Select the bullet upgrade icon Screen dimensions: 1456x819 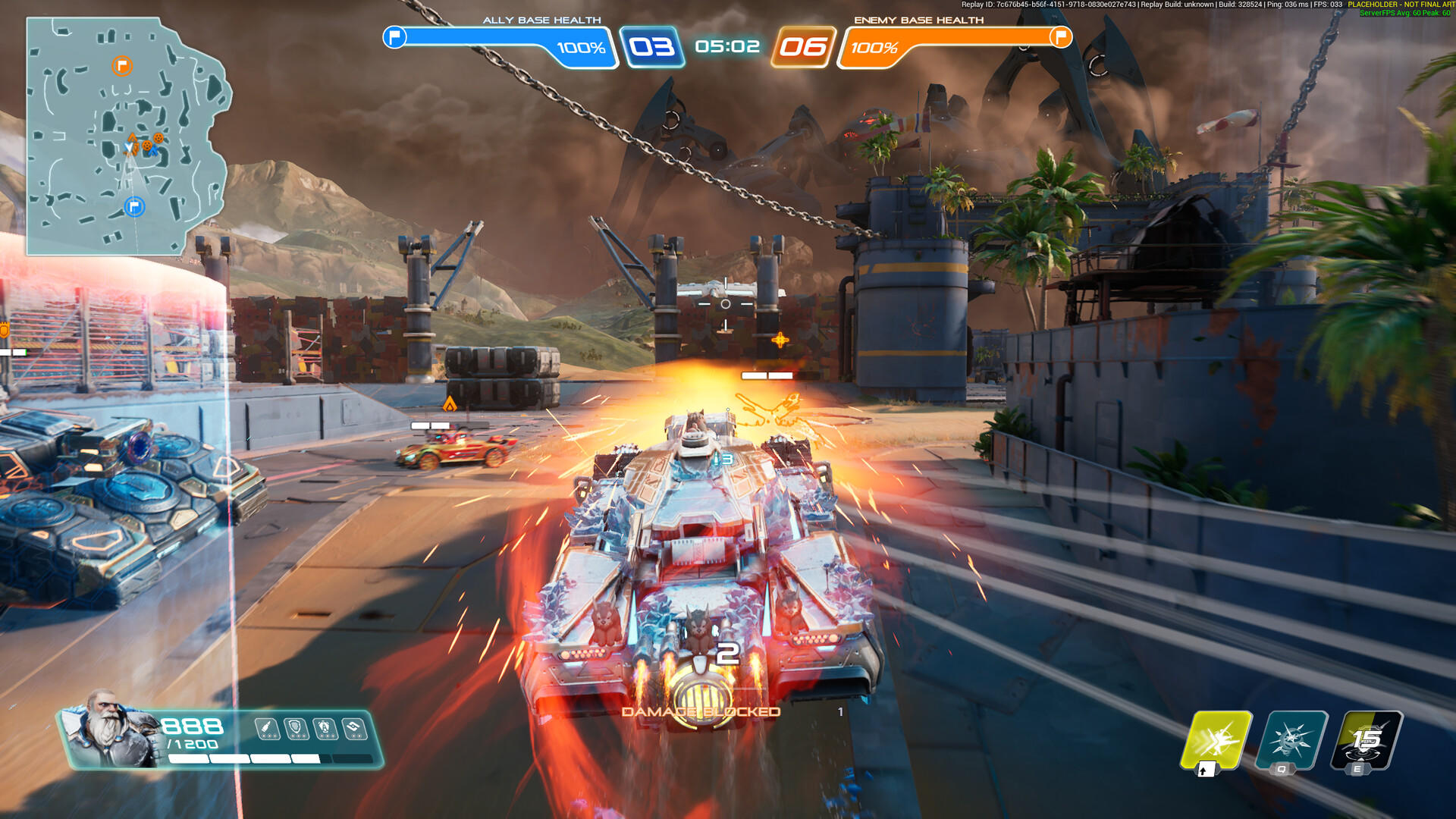coord(266,729)
